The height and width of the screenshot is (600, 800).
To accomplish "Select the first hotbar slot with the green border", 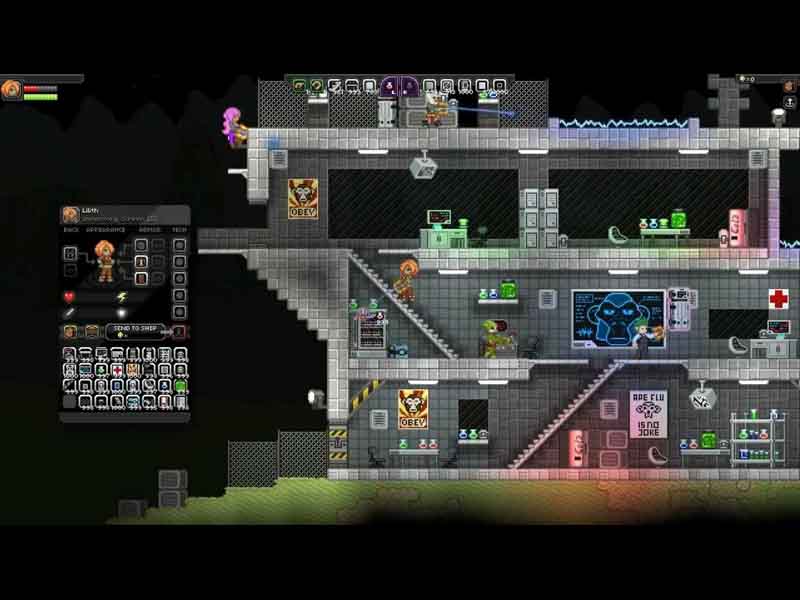I will (299, 86).
